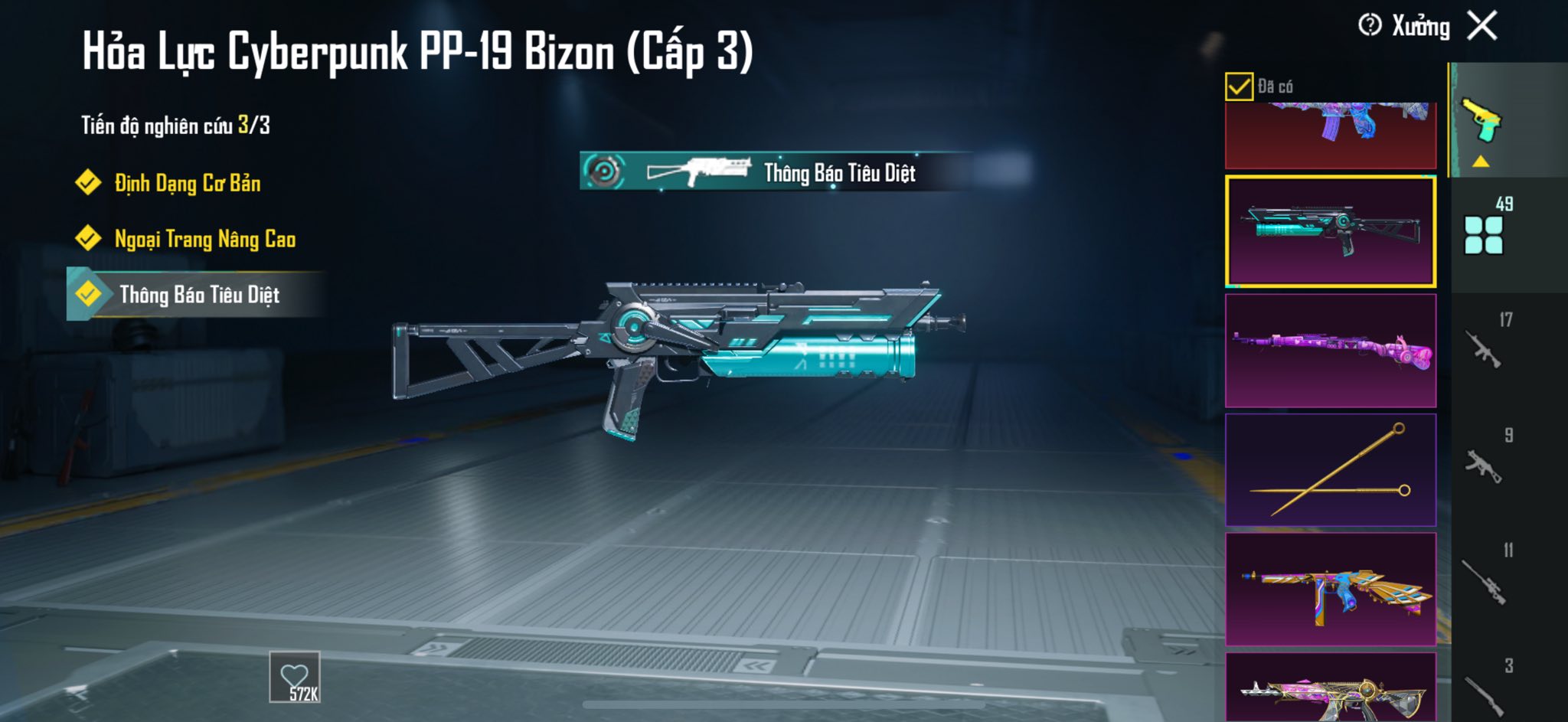1568x722 pixels.
Task: Choose the teal Cyberpunk PP-19 Bizon thumbnail
Action: click(1331, 231)
